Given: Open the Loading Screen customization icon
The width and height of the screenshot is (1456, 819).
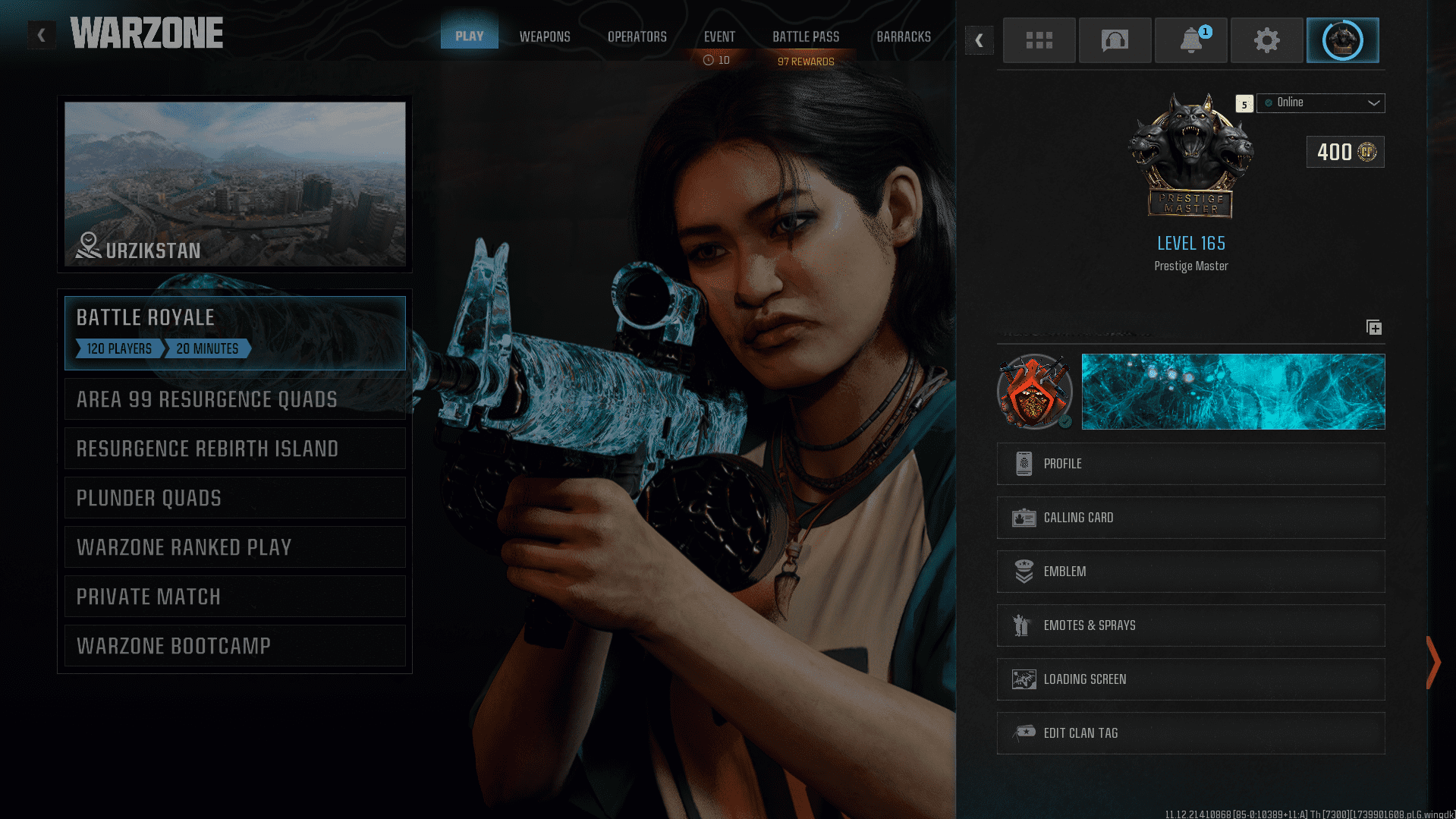Looking at the screenshot, I should click(x=1025, y=679).
